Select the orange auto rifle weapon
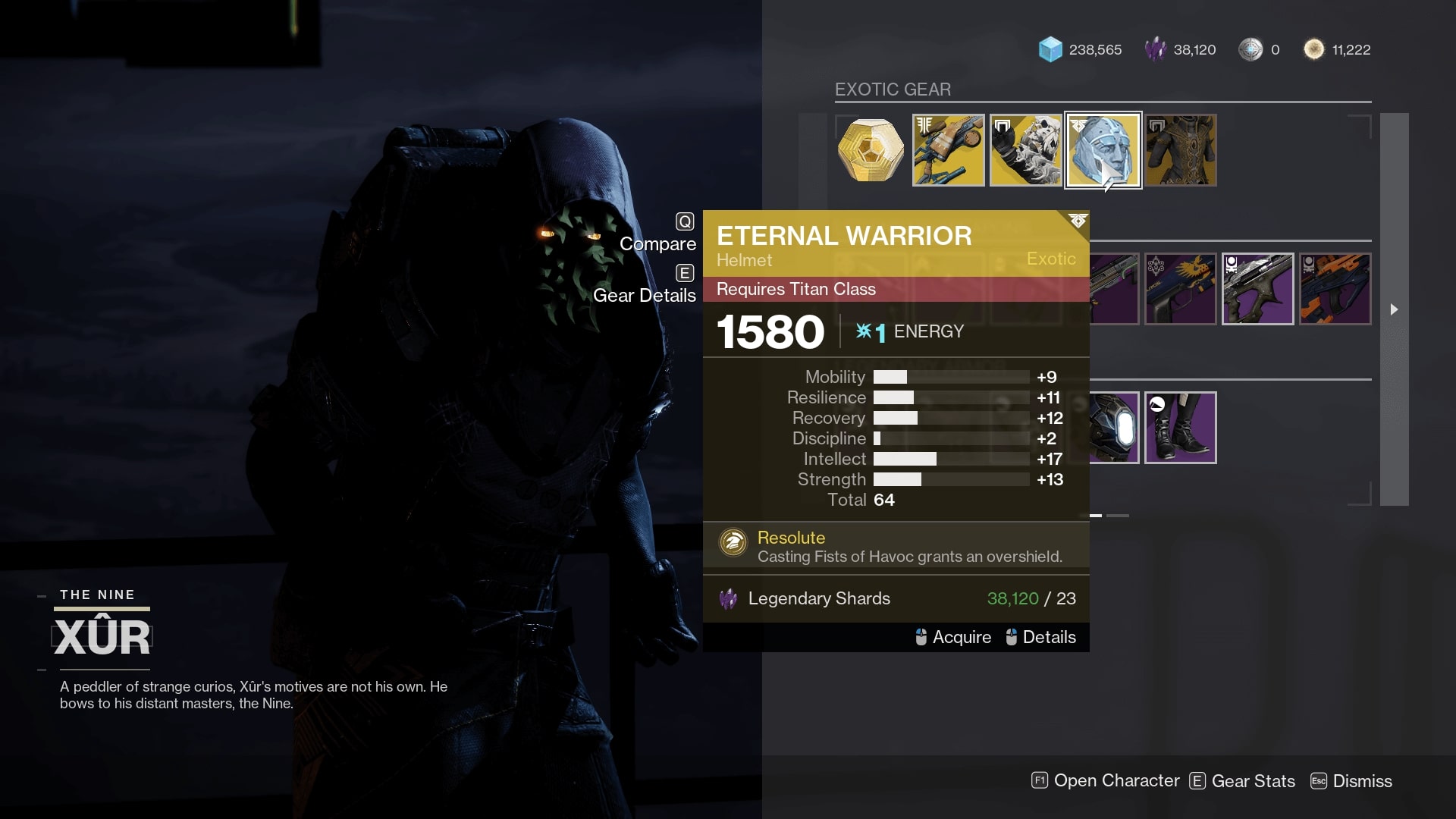Image resolution: width=1456 pixels, height=819 pixels. [x=1335, y=289]
